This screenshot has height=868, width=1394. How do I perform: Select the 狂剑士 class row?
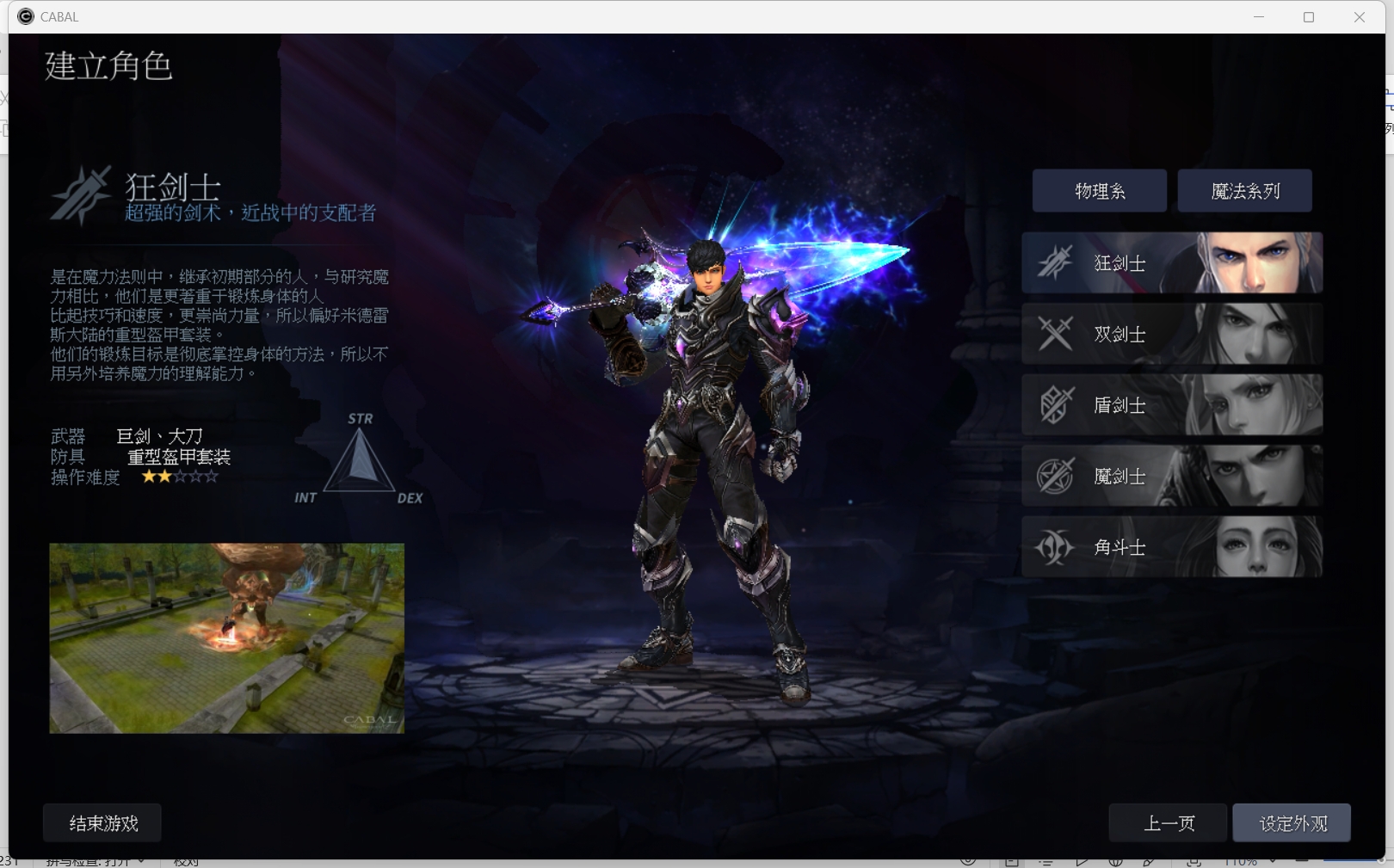pos(1171,263)
